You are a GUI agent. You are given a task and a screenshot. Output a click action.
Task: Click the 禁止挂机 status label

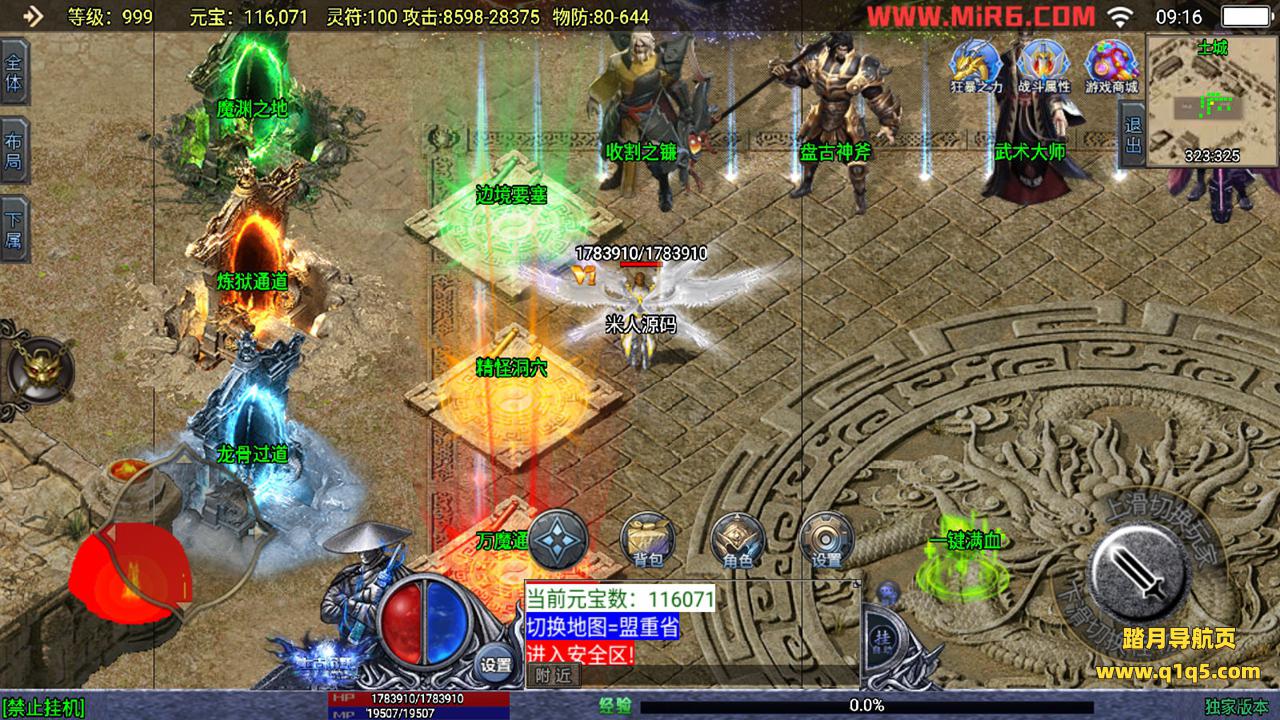pyautogui.click(x=44, y=707)
